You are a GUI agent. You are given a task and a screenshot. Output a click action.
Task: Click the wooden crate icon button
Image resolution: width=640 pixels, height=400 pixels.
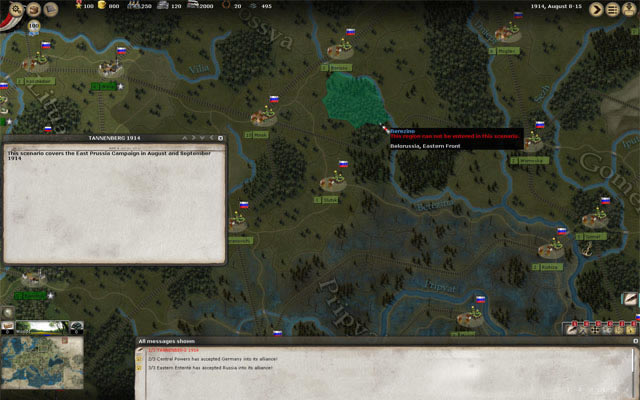33,9
